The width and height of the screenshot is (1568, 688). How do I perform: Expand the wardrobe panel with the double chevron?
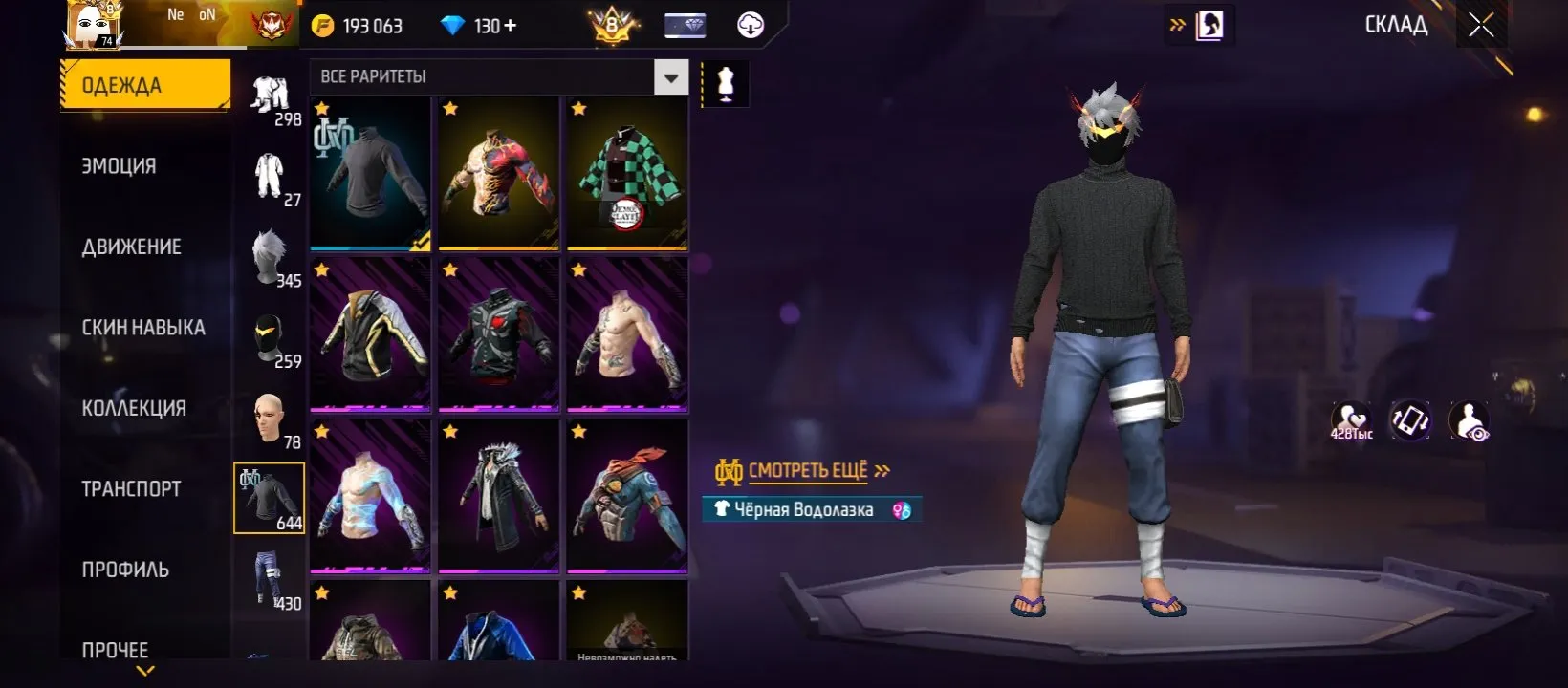(x=1179, y=25)
